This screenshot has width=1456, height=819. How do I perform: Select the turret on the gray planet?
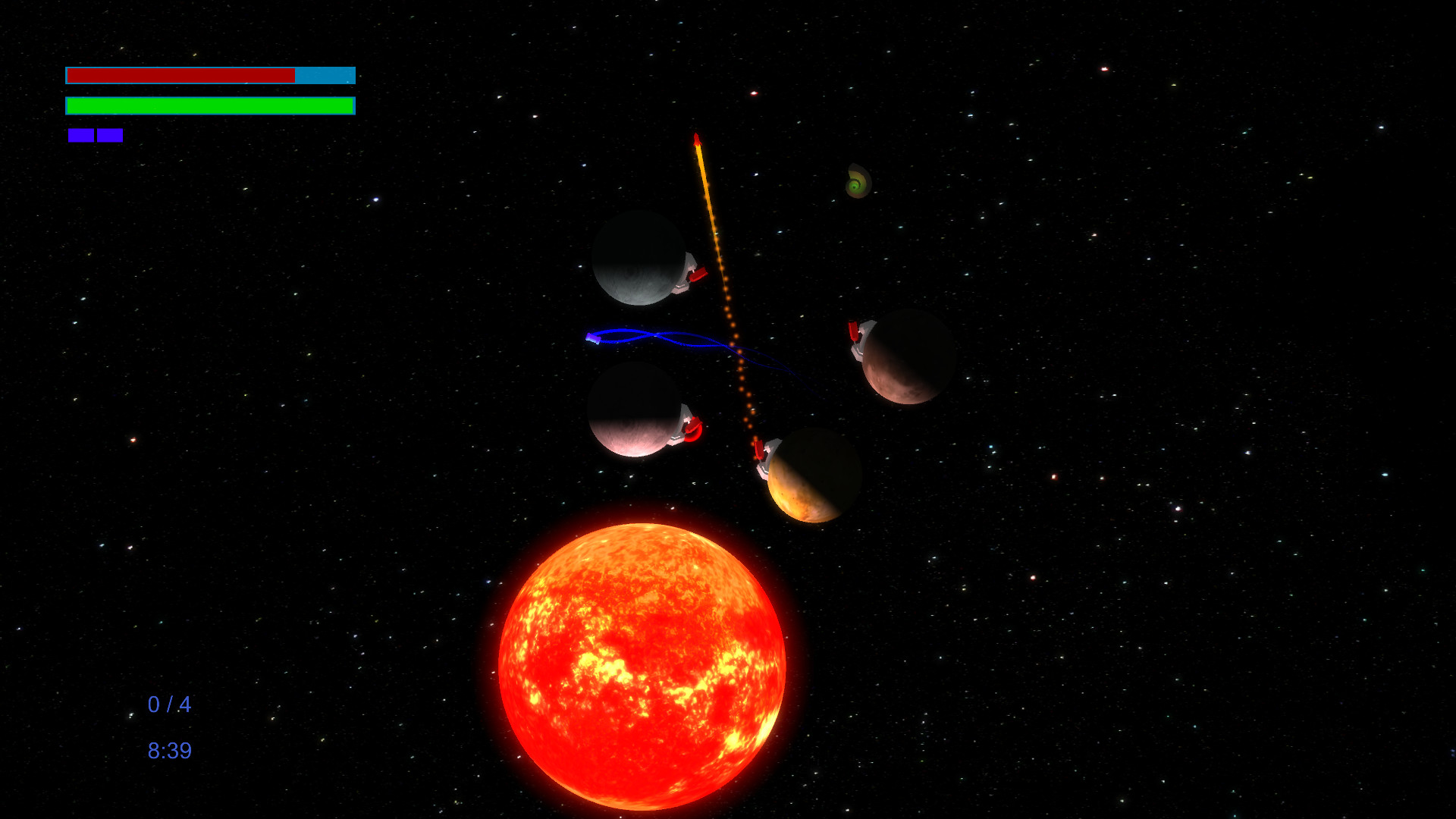[691, 275]
